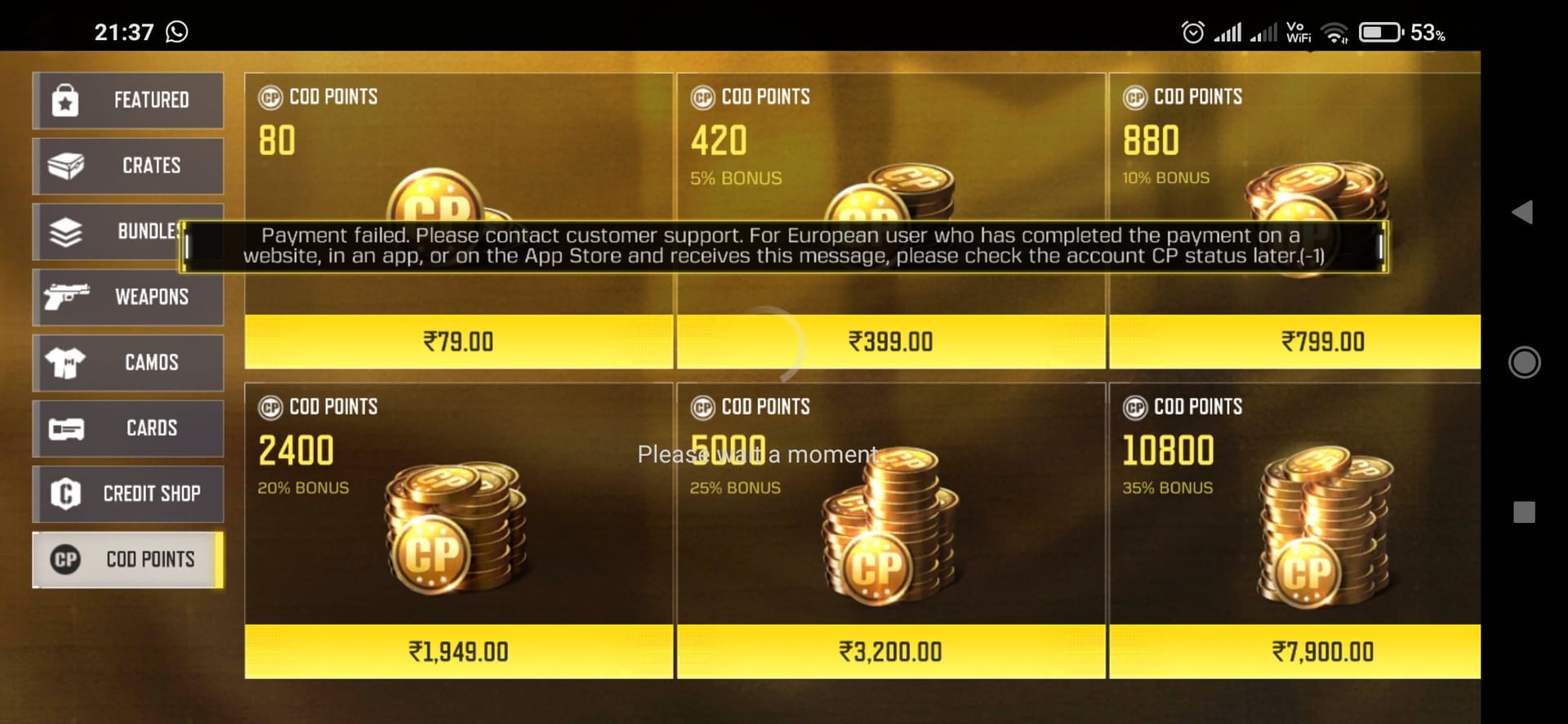
Task: Select the C emblem icon beside Credit Shop
Action: [x=67, y=494]
